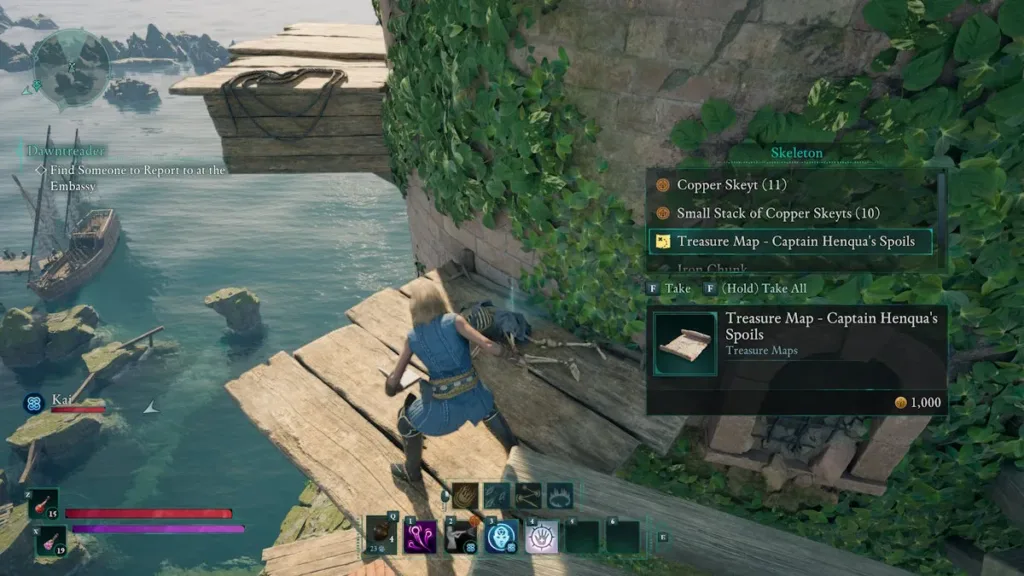Activate the white spiked hand ability
The width and height of the screenshot is (1024, 576).
(x=541, y=536)
